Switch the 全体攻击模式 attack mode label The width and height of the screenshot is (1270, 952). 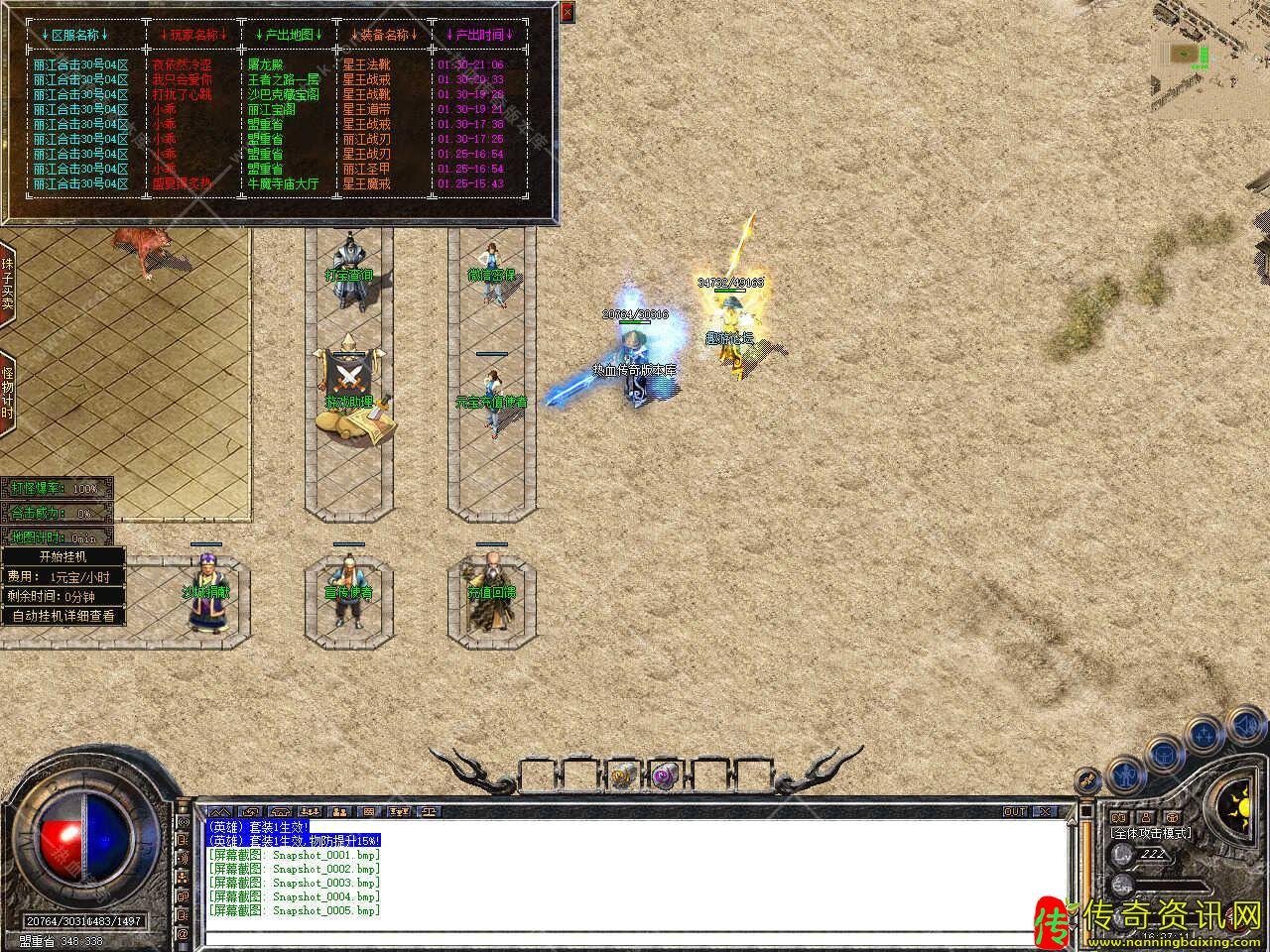click(x=1151, y=833)
